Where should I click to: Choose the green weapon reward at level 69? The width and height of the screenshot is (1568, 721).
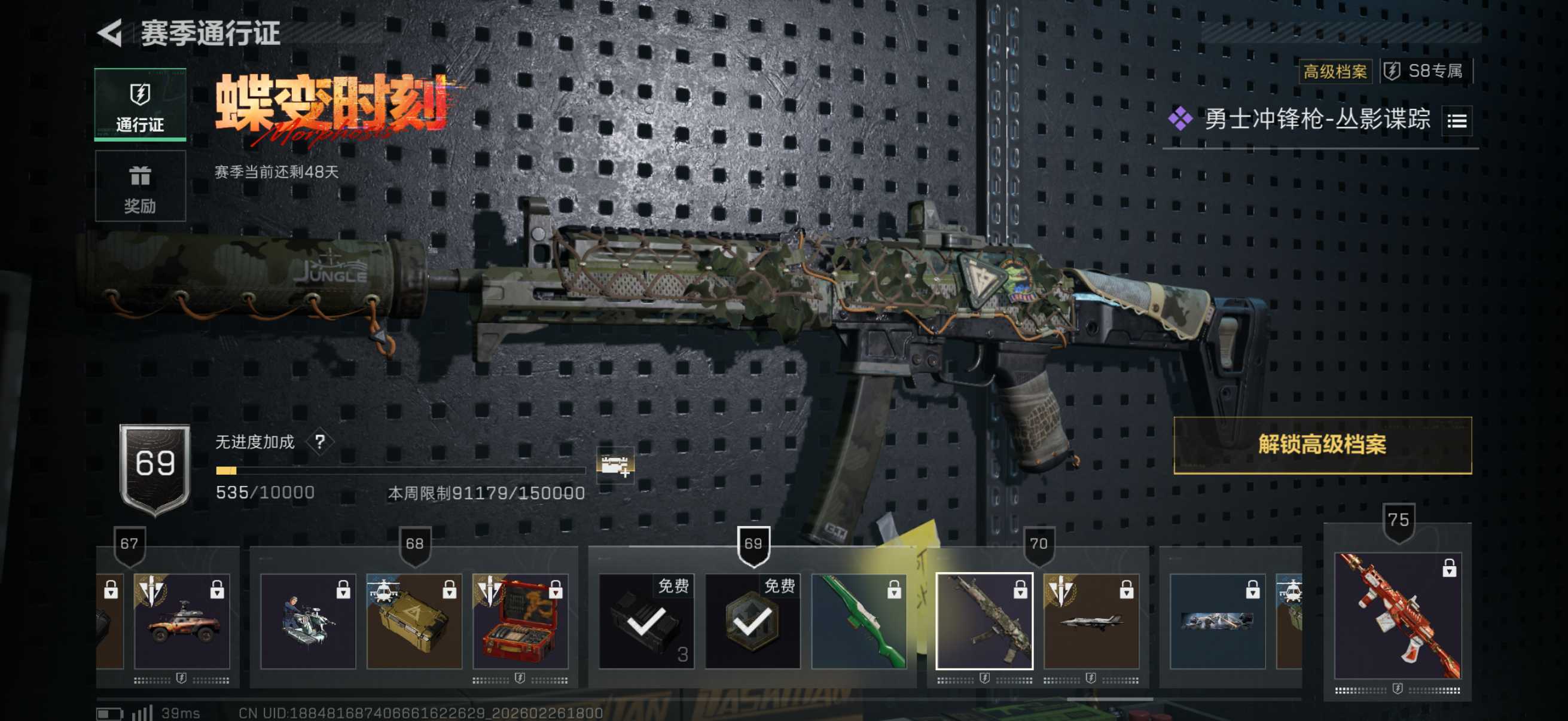tap(858, 621)
